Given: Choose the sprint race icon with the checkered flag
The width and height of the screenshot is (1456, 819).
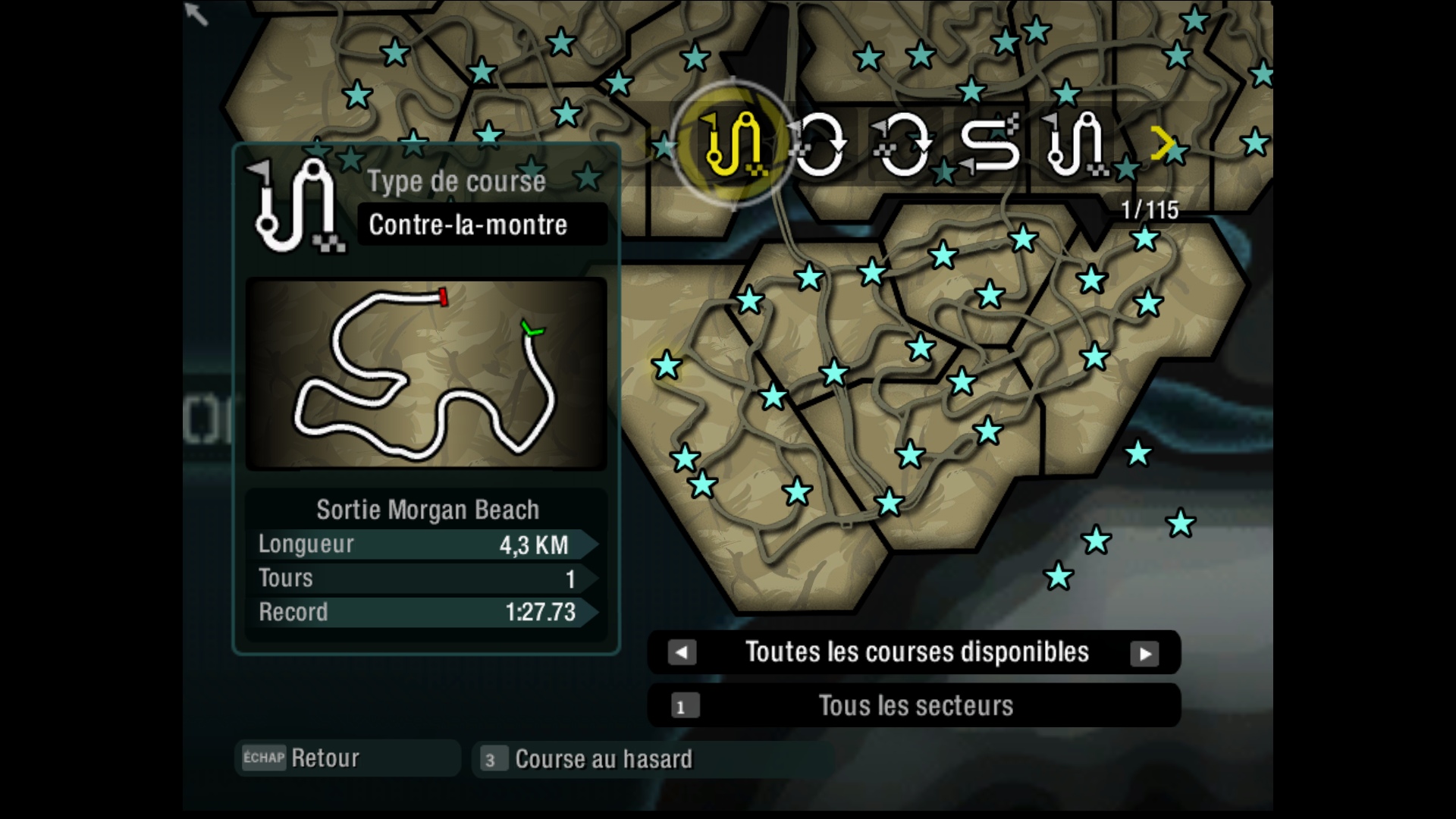Looking at the screenshot, I should (x=989, y=144).
